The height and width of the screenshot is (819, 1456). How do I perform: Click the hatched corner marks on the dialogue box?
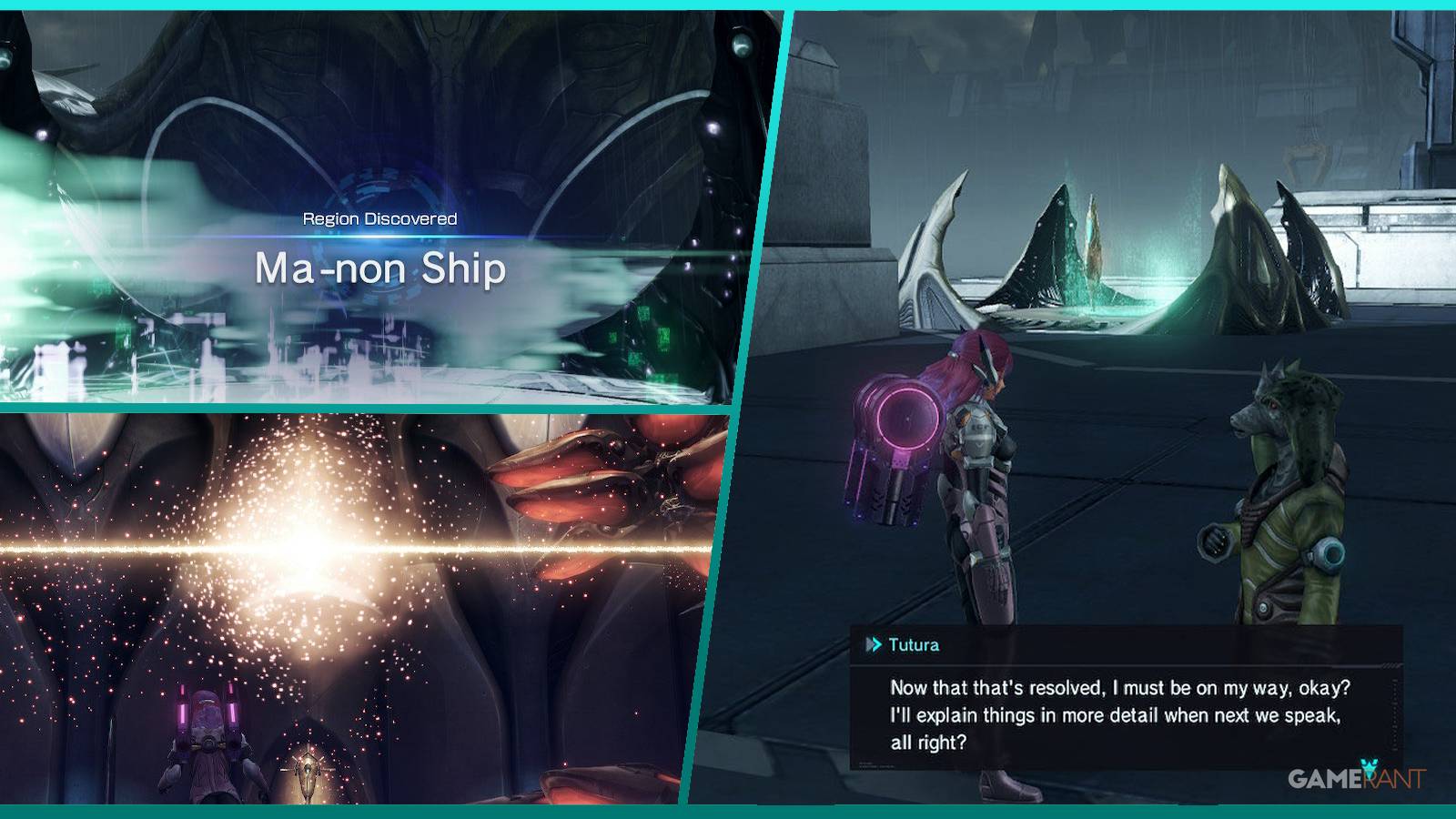point(1390,665)
